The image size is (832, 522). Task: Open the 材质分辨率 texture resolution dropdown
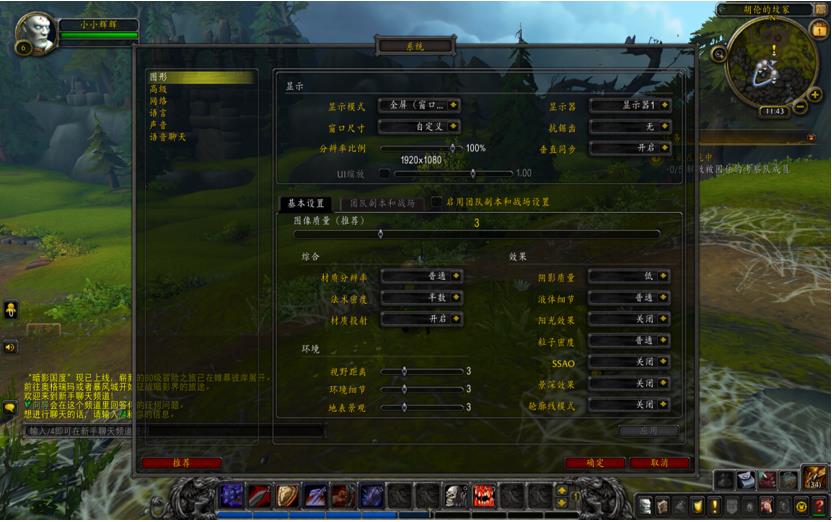click(421, 276)
